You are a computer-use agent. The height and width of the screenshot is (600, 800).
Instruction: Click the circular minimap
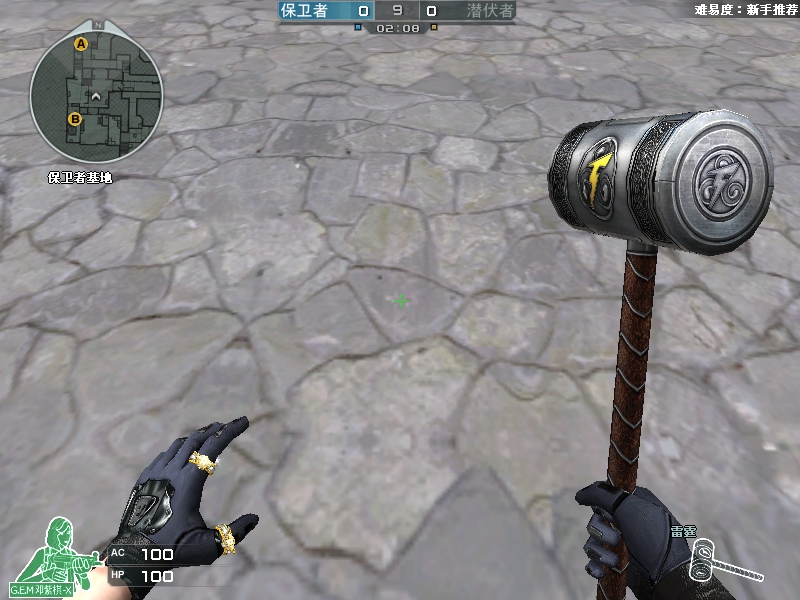click(x=96, y=97)
